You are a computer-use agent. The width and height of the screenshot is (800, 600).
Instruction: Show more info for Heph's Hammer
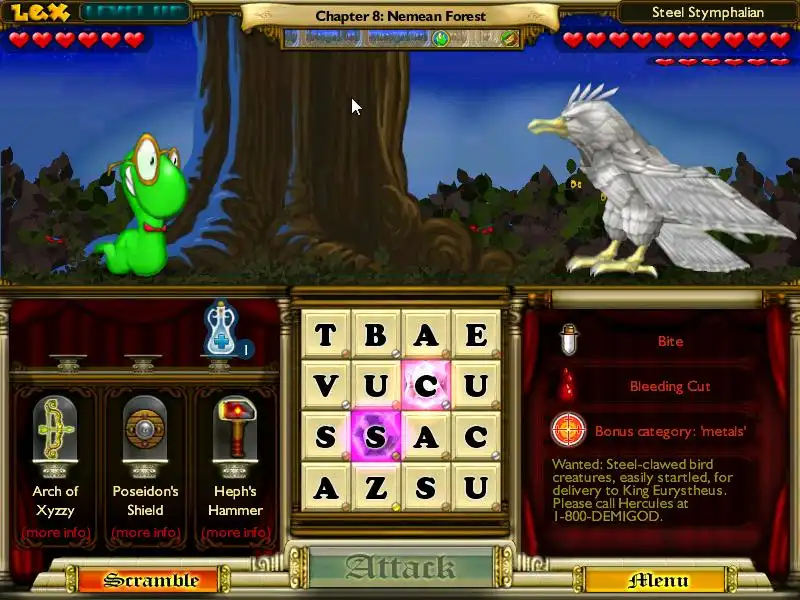(x=235, y=532)
